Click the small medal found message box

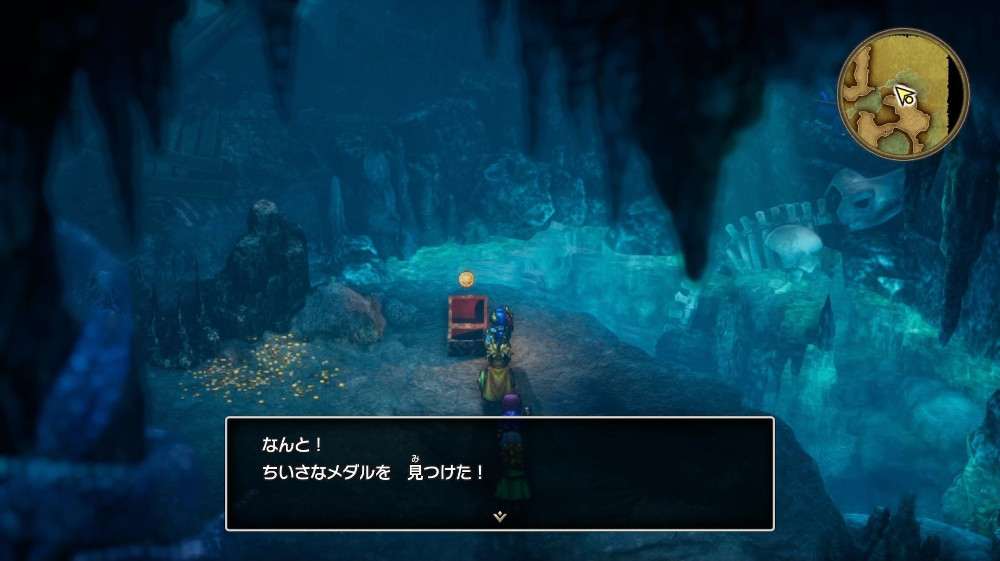(500, 472)
